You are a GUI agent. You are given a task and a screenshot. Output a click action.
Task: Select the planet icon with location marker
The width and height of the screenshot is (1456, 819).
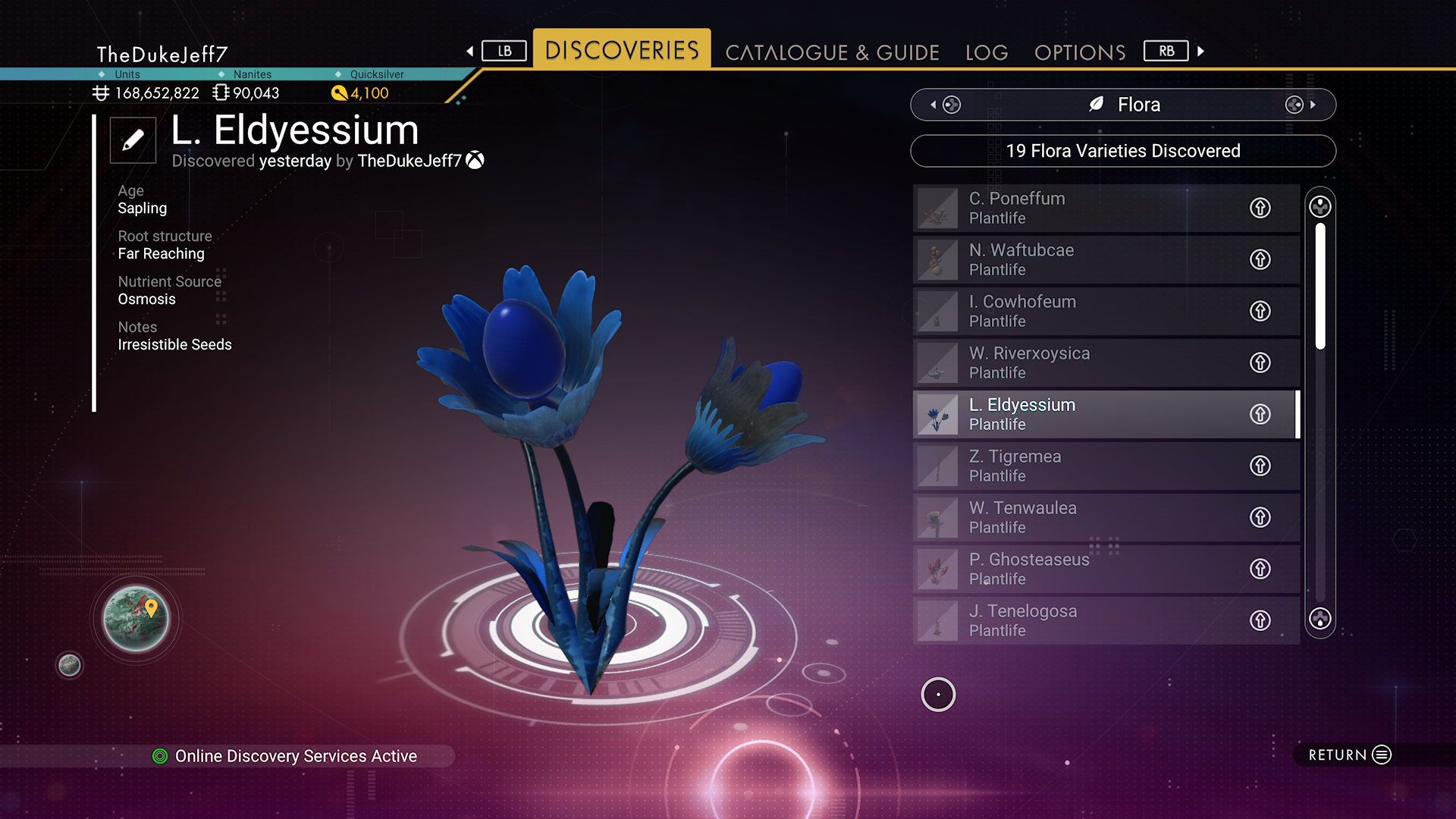(136, 619)
